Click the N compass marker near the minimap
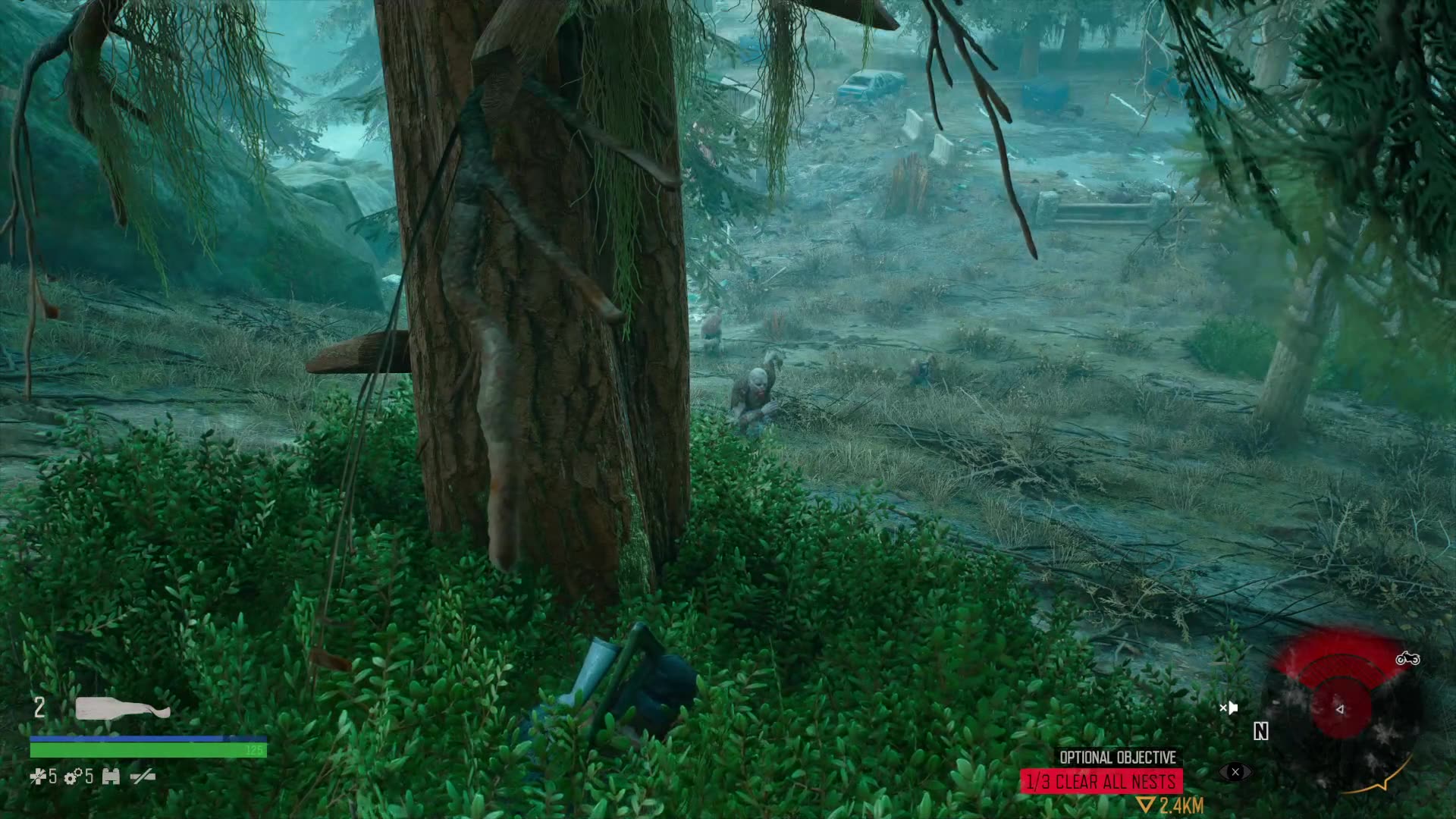Viewport: 1456px width, 819px height. point(1261,731)
